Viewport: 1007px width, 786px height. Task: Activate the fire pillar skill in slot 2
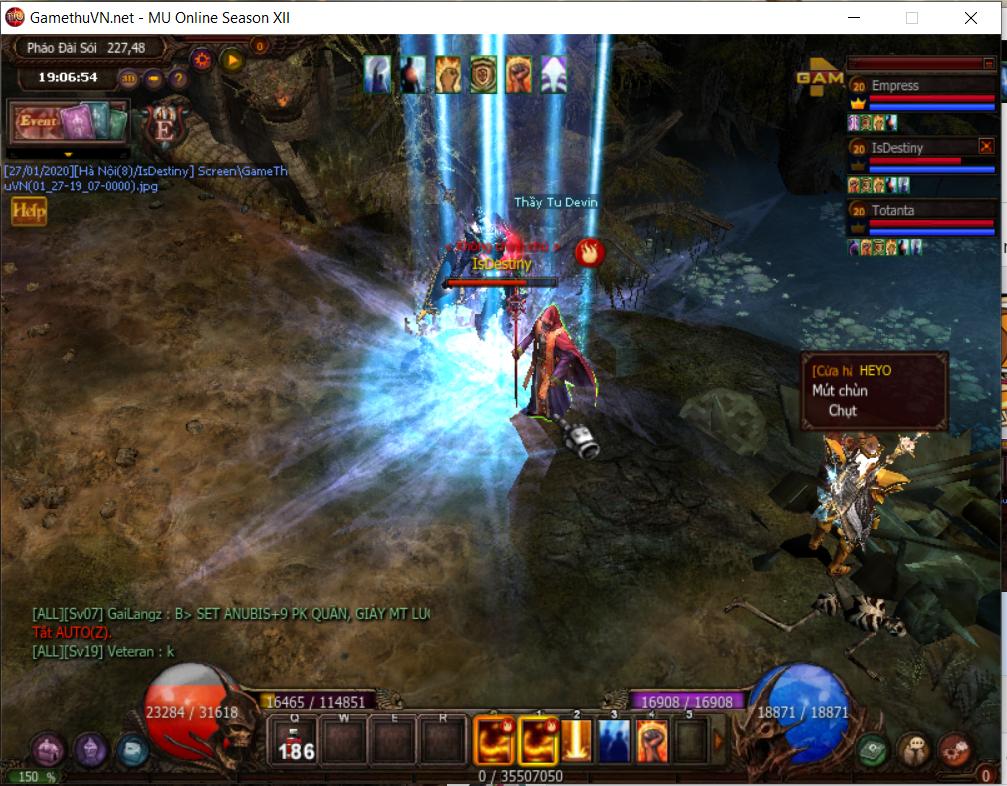click(577, 741)
